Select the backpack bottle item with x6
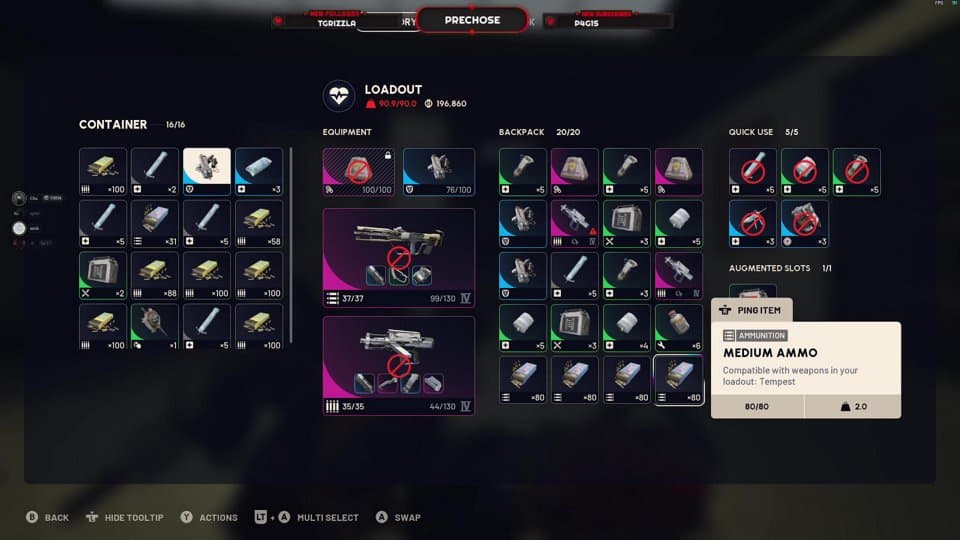Image resolution: width=960 pixels, height=540 pixels. tap(678, 328)
